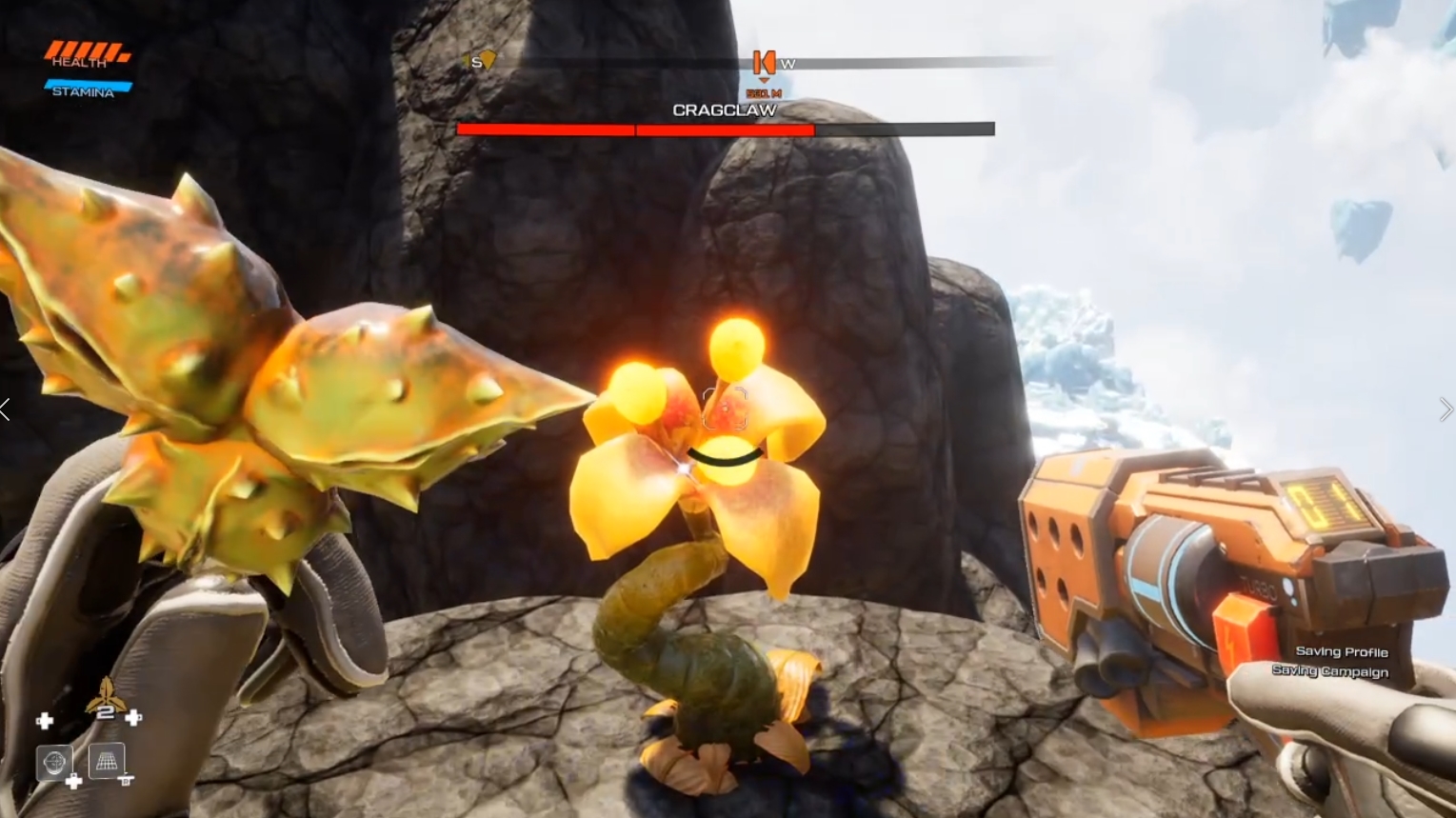The width and height of the screenshot is (1456, 818).
Task: Expand the right edge chevron arrow
Action: coord(1448,409)
